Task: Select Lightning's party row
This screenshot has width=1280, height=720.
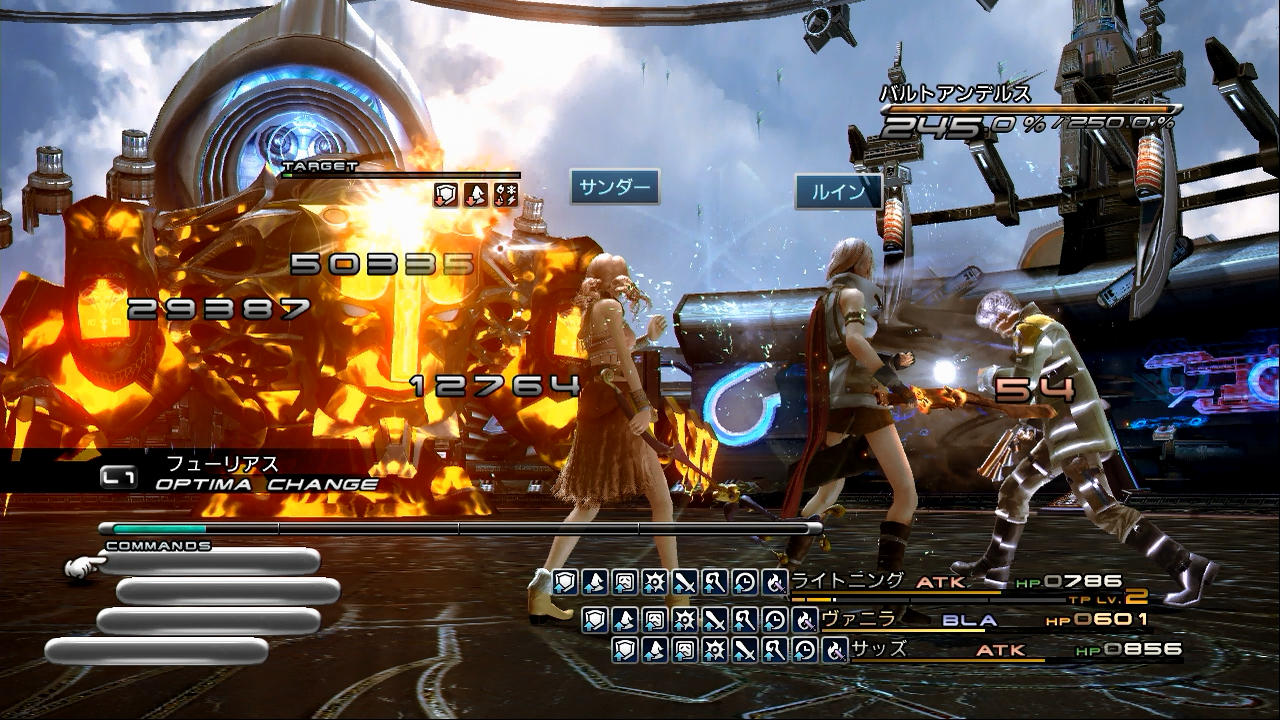Action: (x=960, y=582)
